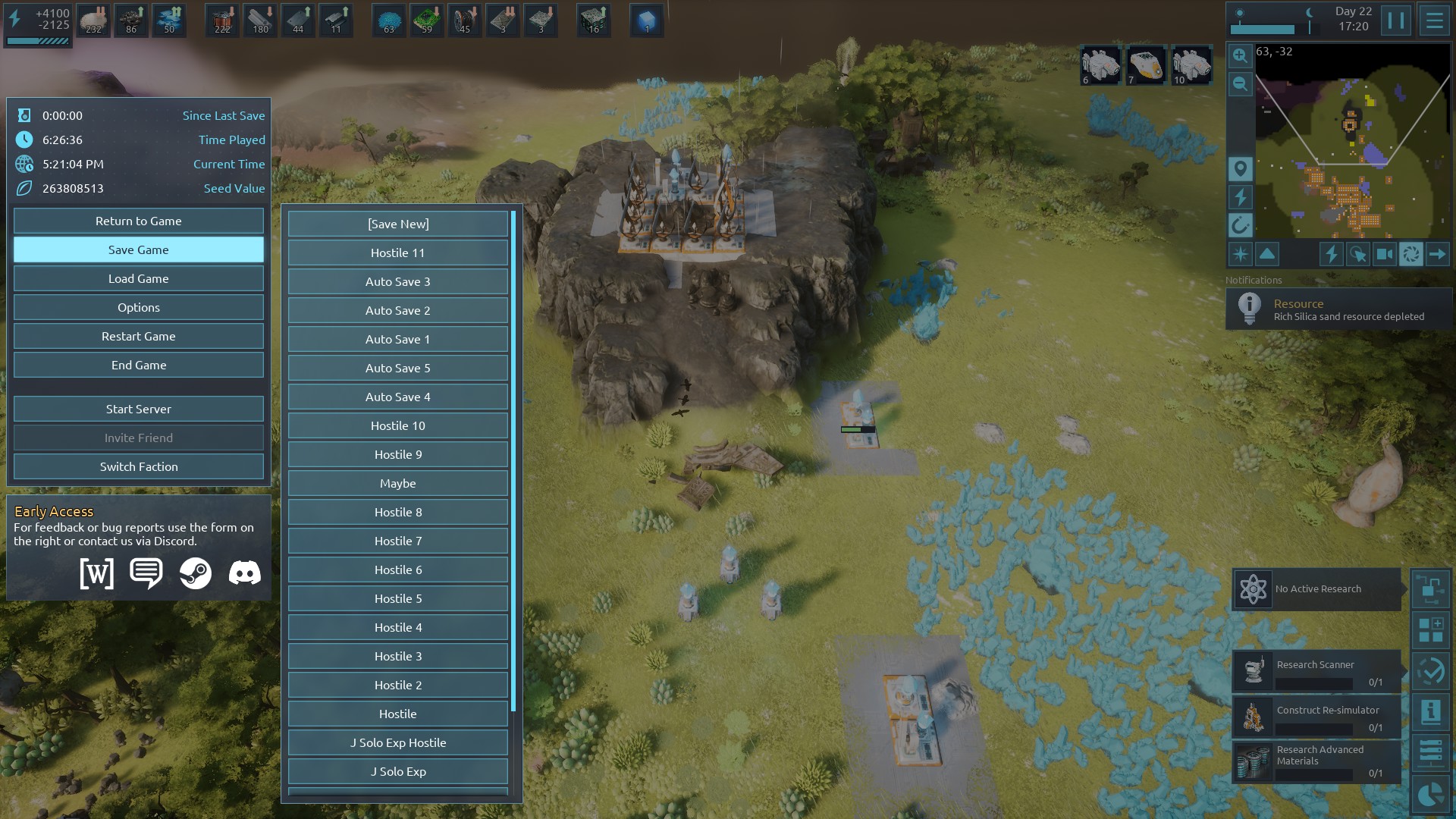Image resolution: width=1456 pixels, height=819 pixels.
Task: Open the Steam link icon
Action: click(x=195, y=573)
